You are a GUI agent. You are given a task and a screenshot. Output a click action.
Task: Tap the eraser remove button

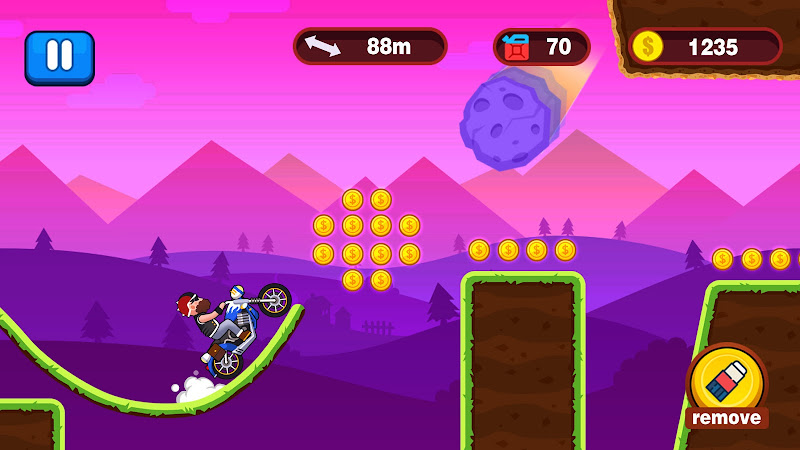pyautogui.click(x=727, y=385)
